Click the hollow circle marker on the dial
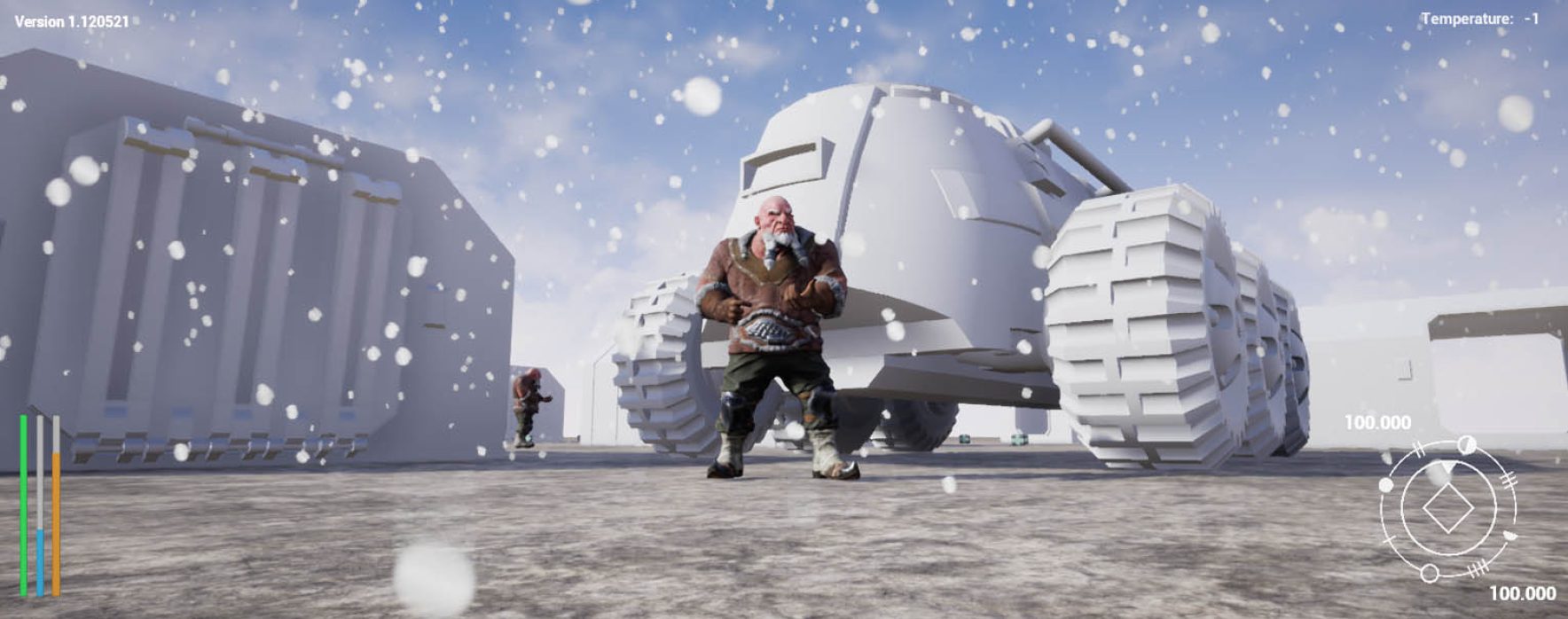The image size is (1568, 619). click(x=1429, y=574)
